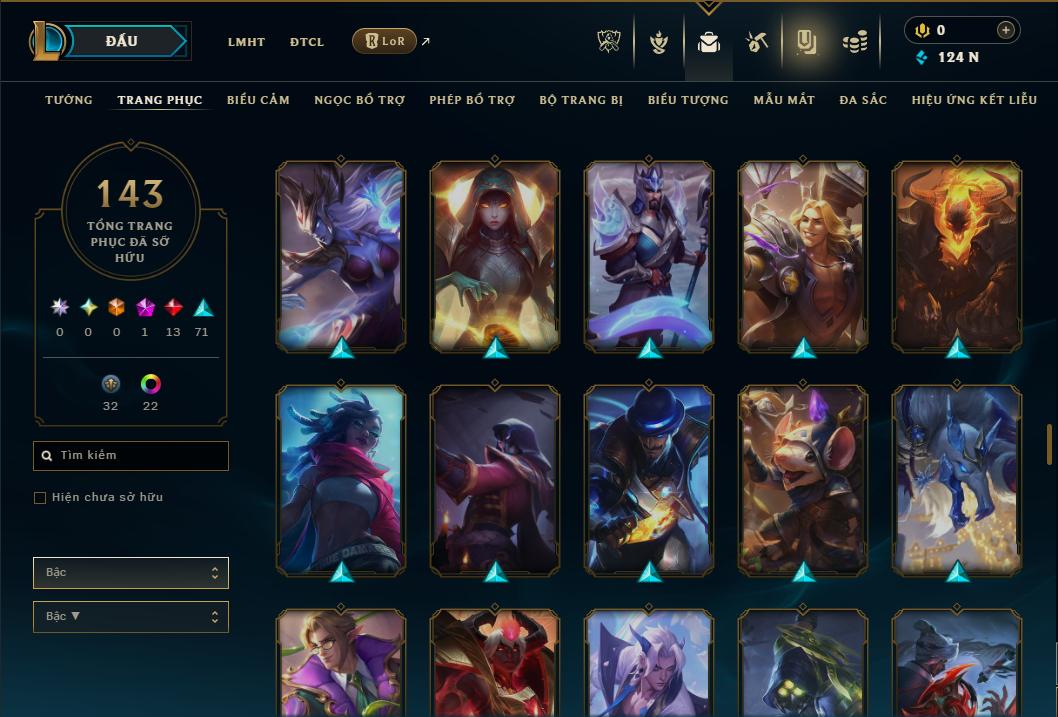
Task: Open the MẪU MẮT tab
Action: click(x=784, y=100)
